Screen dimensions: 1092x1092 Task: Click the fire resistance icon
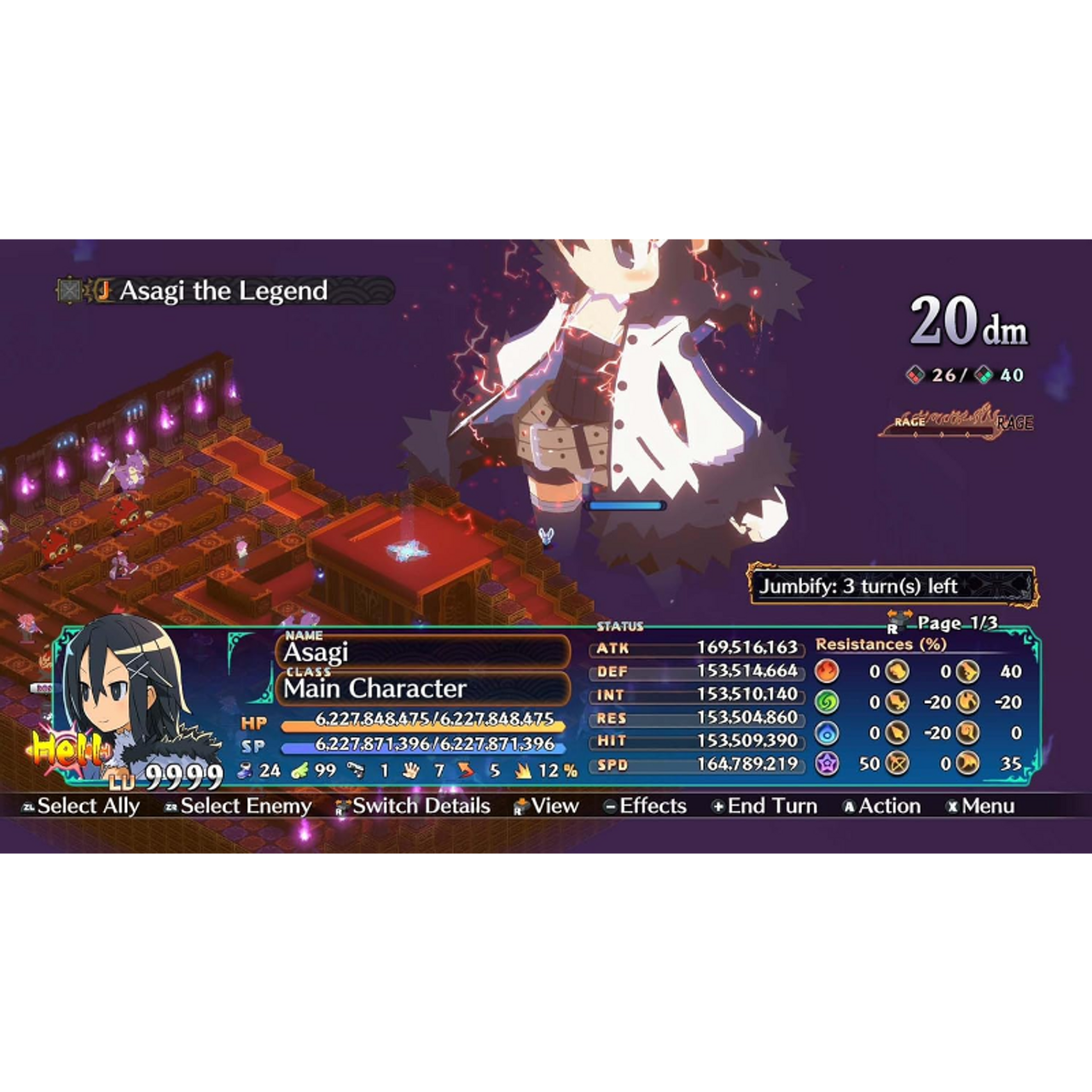coord(827,671)
